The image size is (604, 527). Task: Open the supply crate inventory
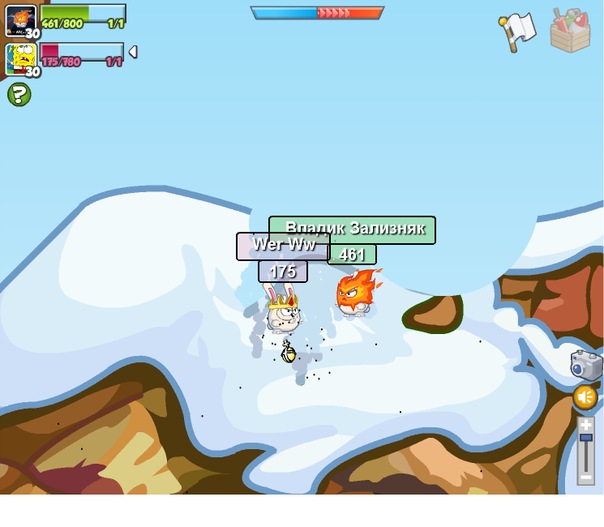coord(571,29)
